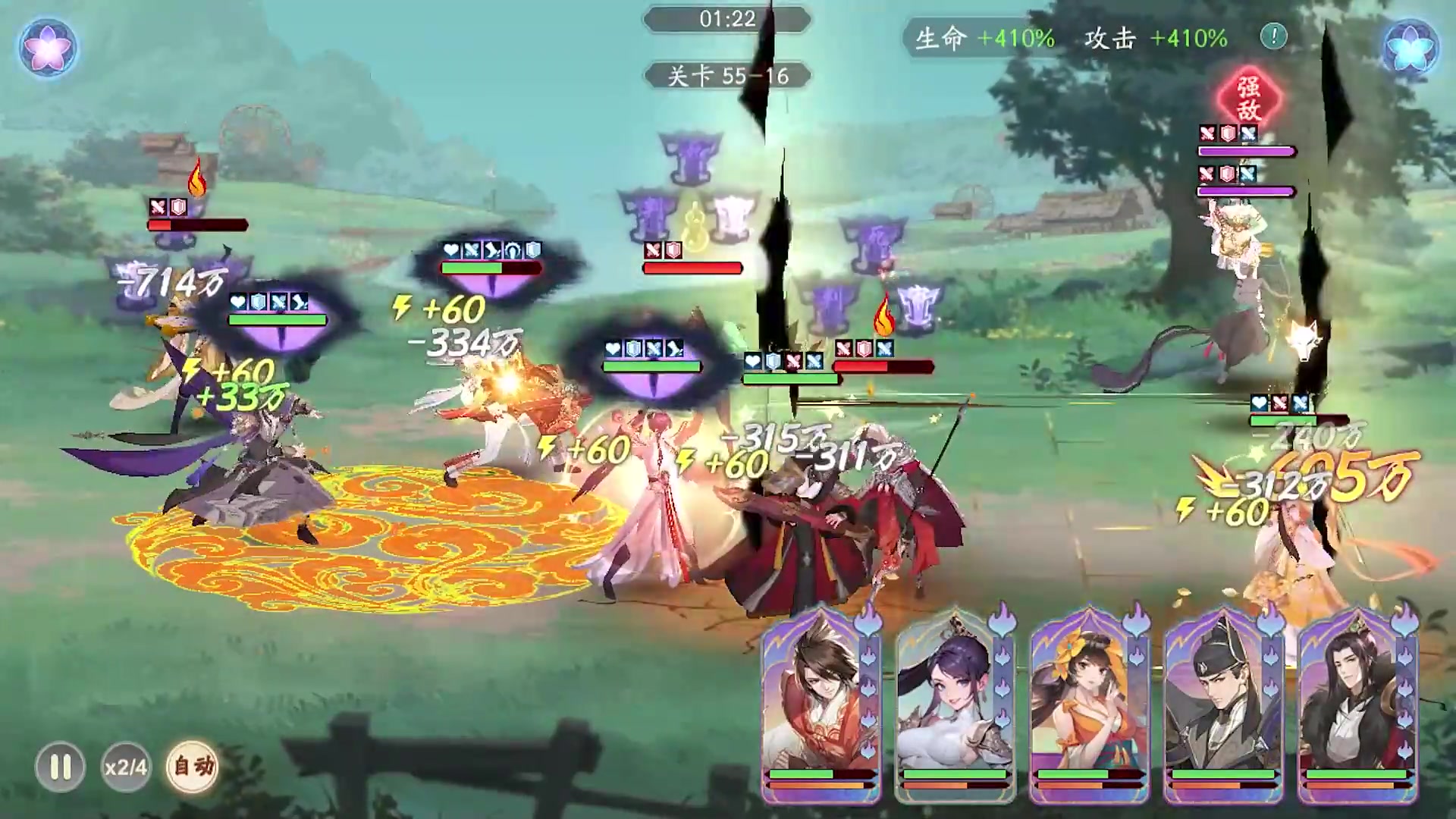The image size is (1456, 819).
Task: Click the blue flower emblem at top right
Action: (1410, 46)
